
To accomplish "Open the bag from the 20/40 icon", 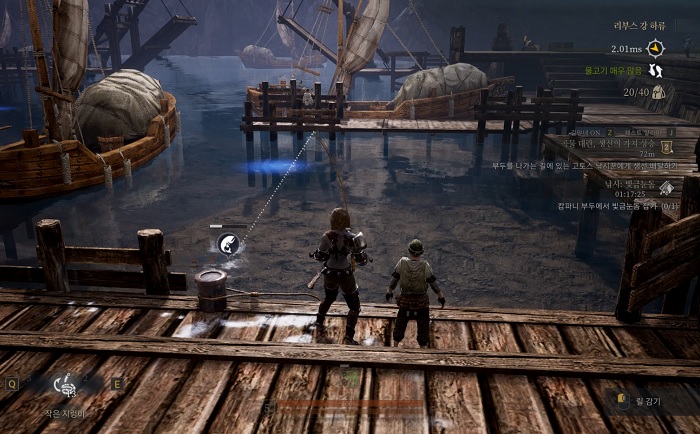I will (x=658, y=93).
